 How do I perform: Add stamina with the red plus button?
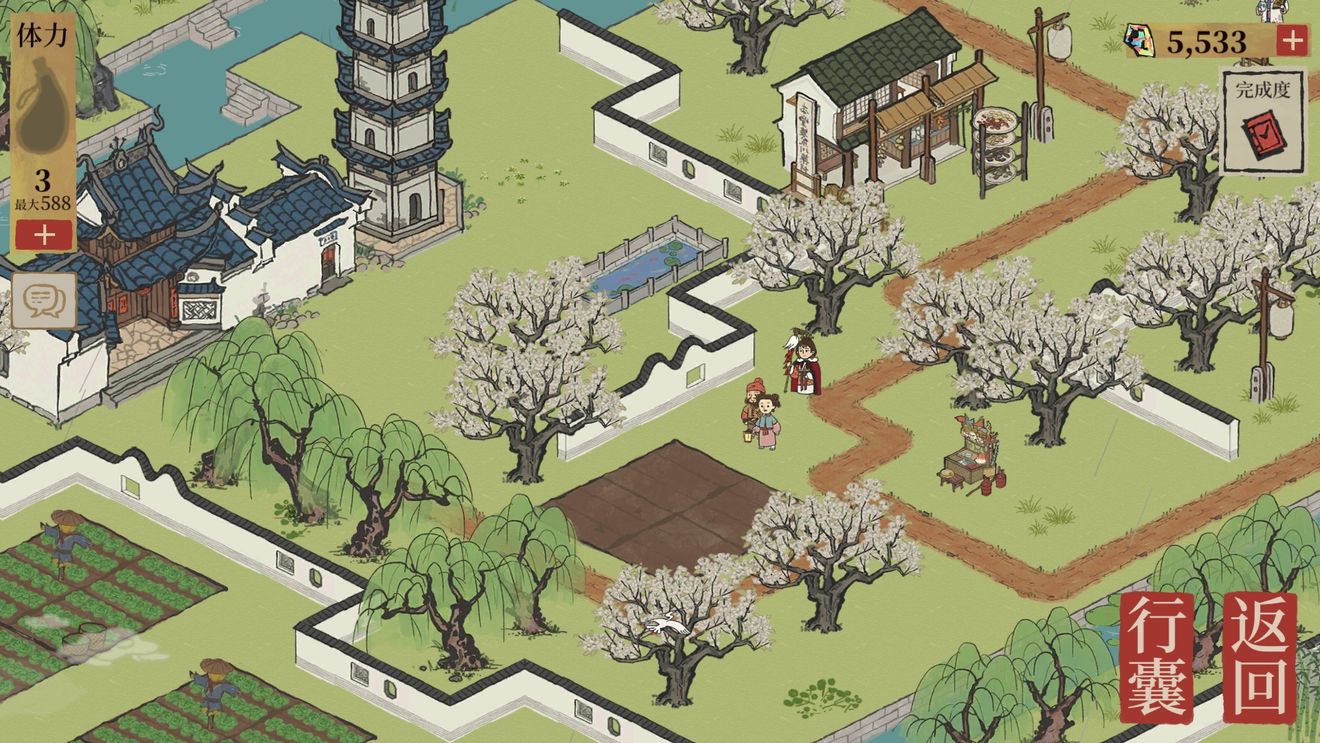pyautogui.click(x=43, y=236)
